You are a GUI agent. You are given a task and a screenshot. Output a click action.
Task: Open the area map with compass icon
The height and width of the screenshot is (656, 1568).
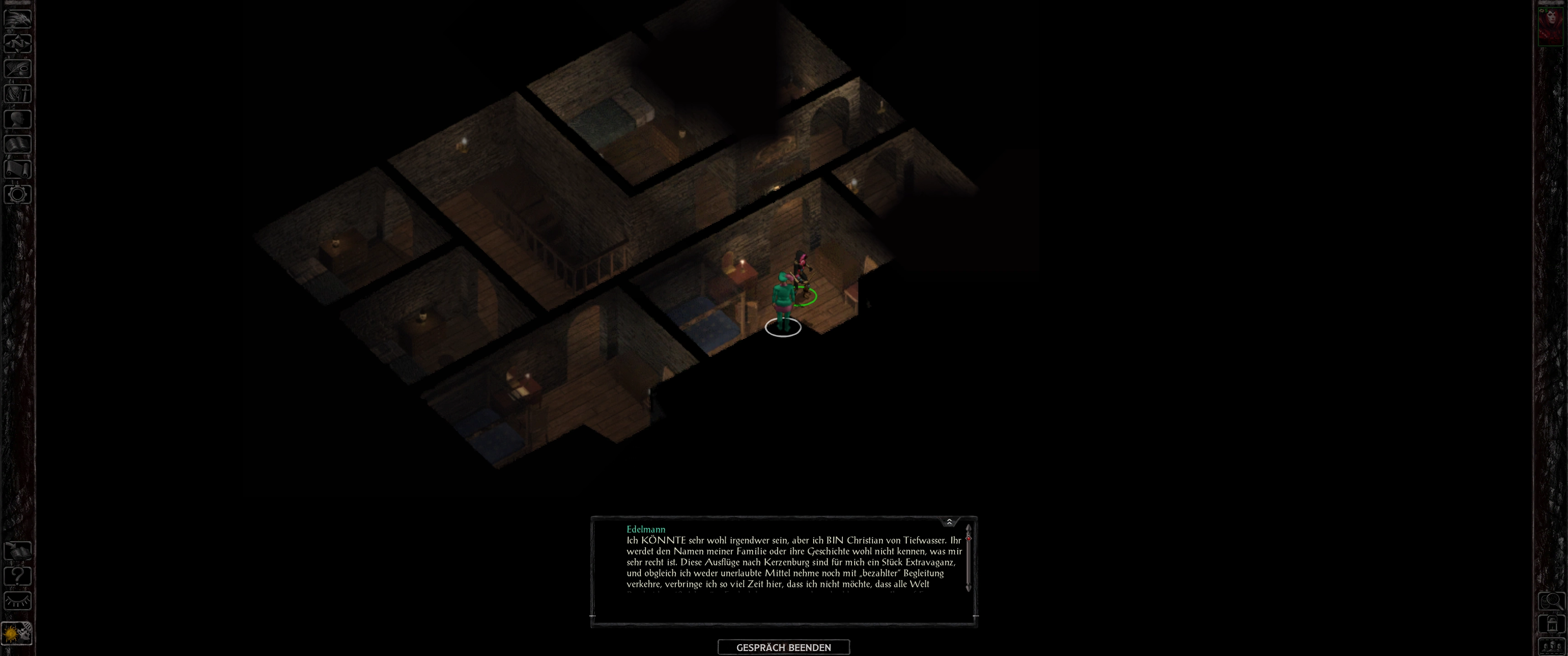17,43
